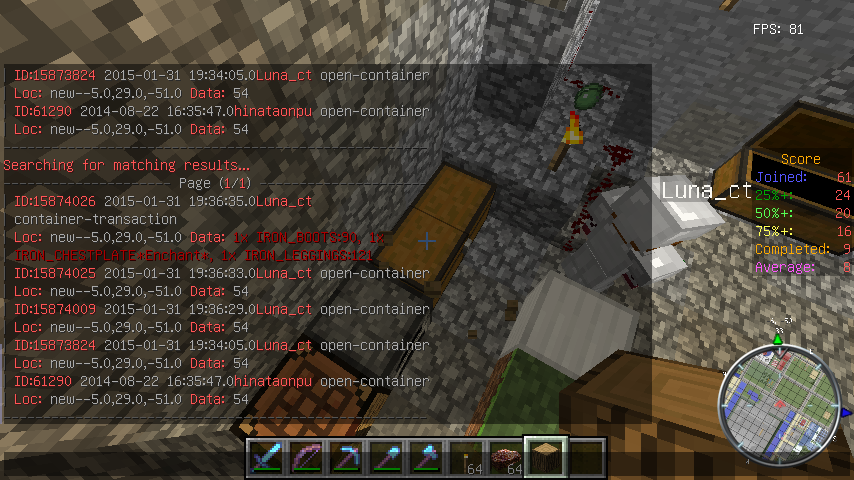854x480 pixels.
Task: Choose the diamond pickaxe in the hotbar
Action: 347,458
